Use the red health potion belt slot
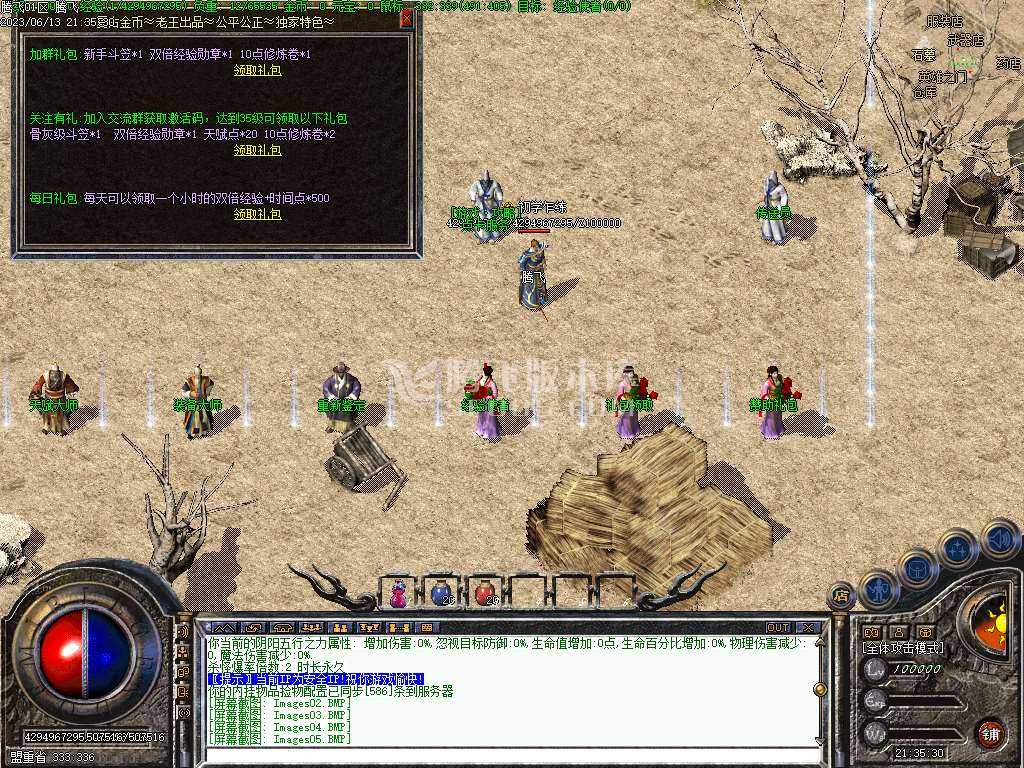The image size is (1024, 768). [x=485, y=593]
